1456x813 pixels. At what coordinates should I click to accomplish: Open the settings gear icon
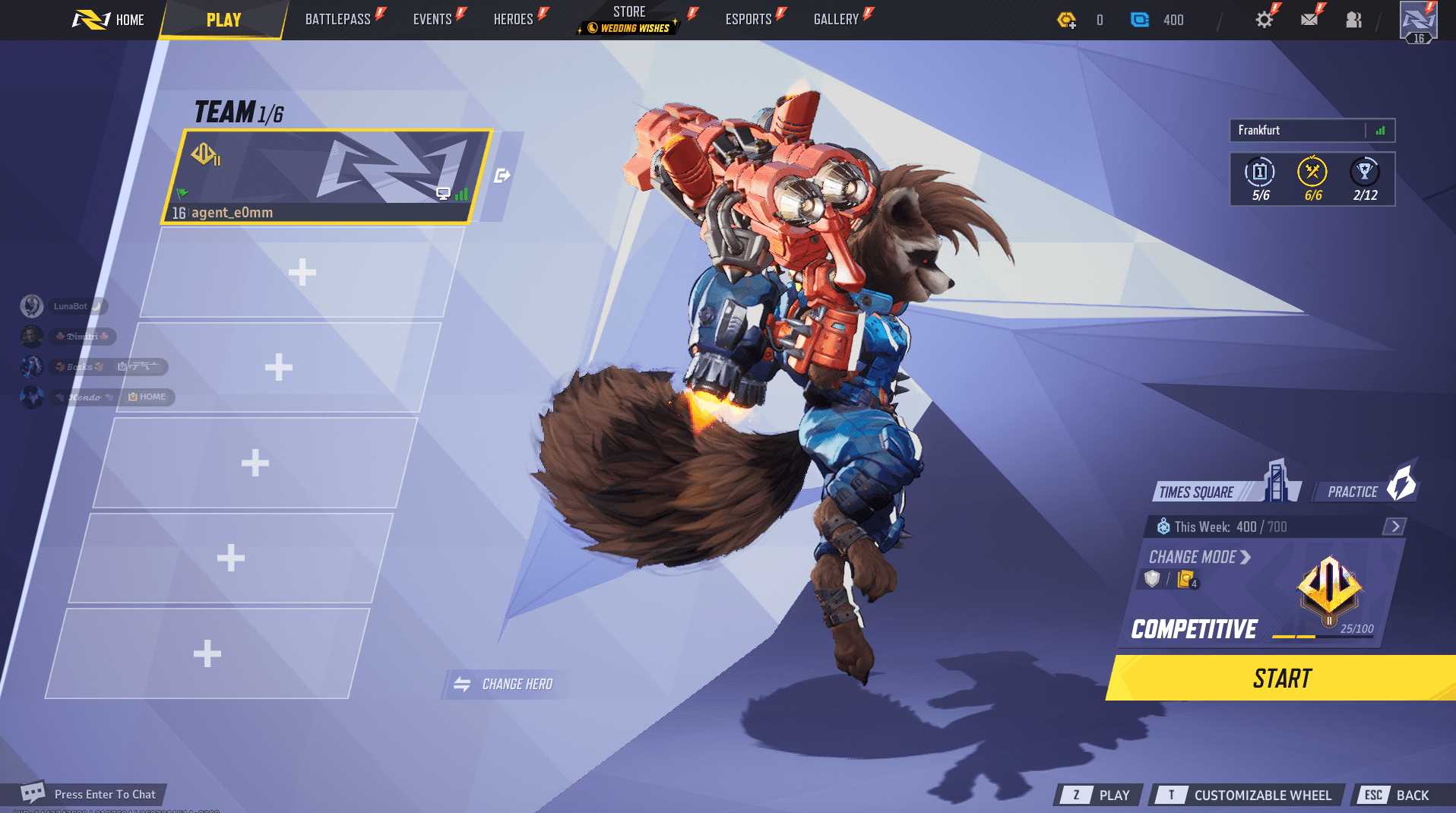[x=1264, y=20]
